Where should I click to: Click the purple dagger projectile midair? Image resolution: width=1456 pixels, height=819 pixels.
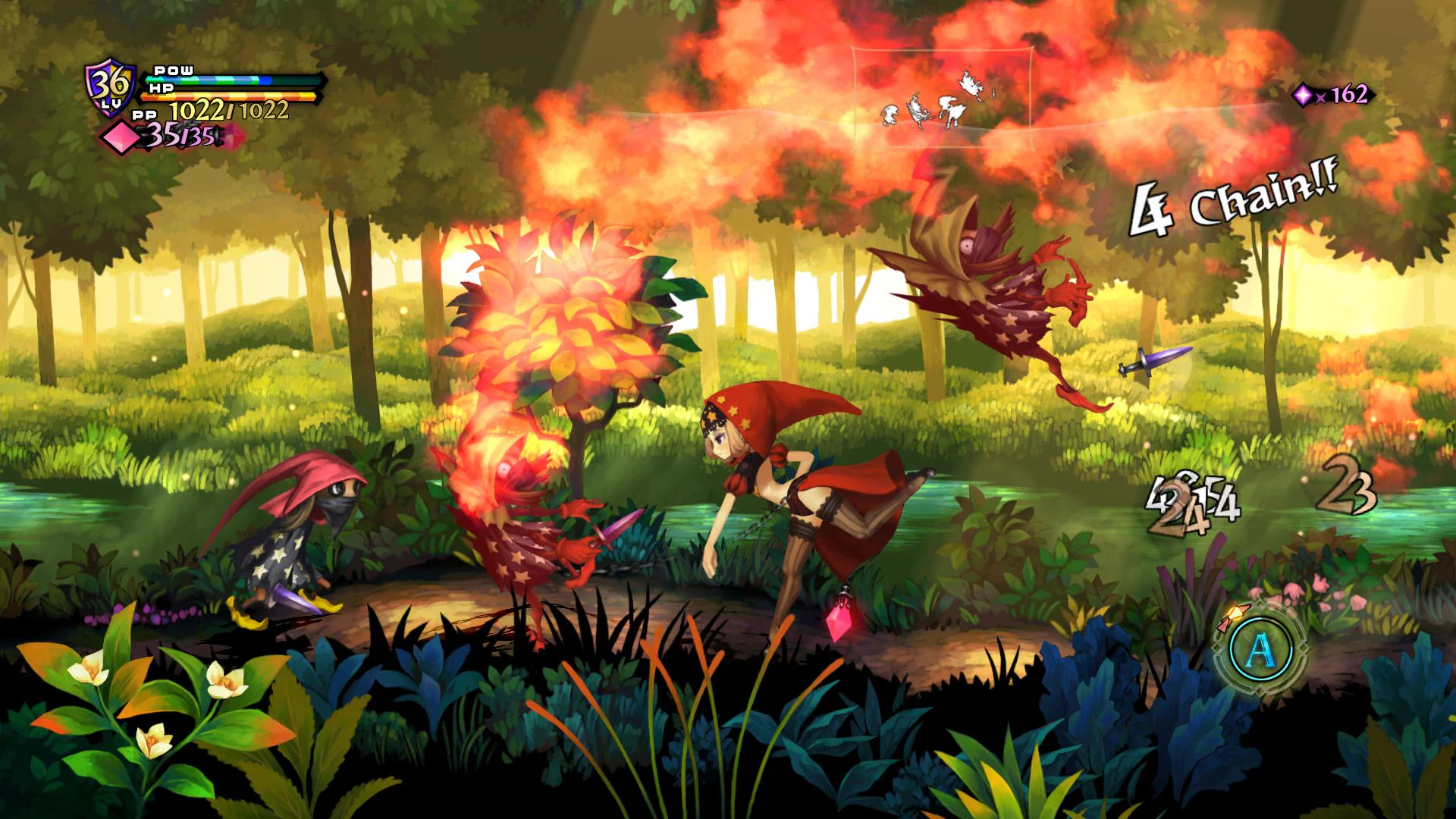click(x=1153, y=361)
